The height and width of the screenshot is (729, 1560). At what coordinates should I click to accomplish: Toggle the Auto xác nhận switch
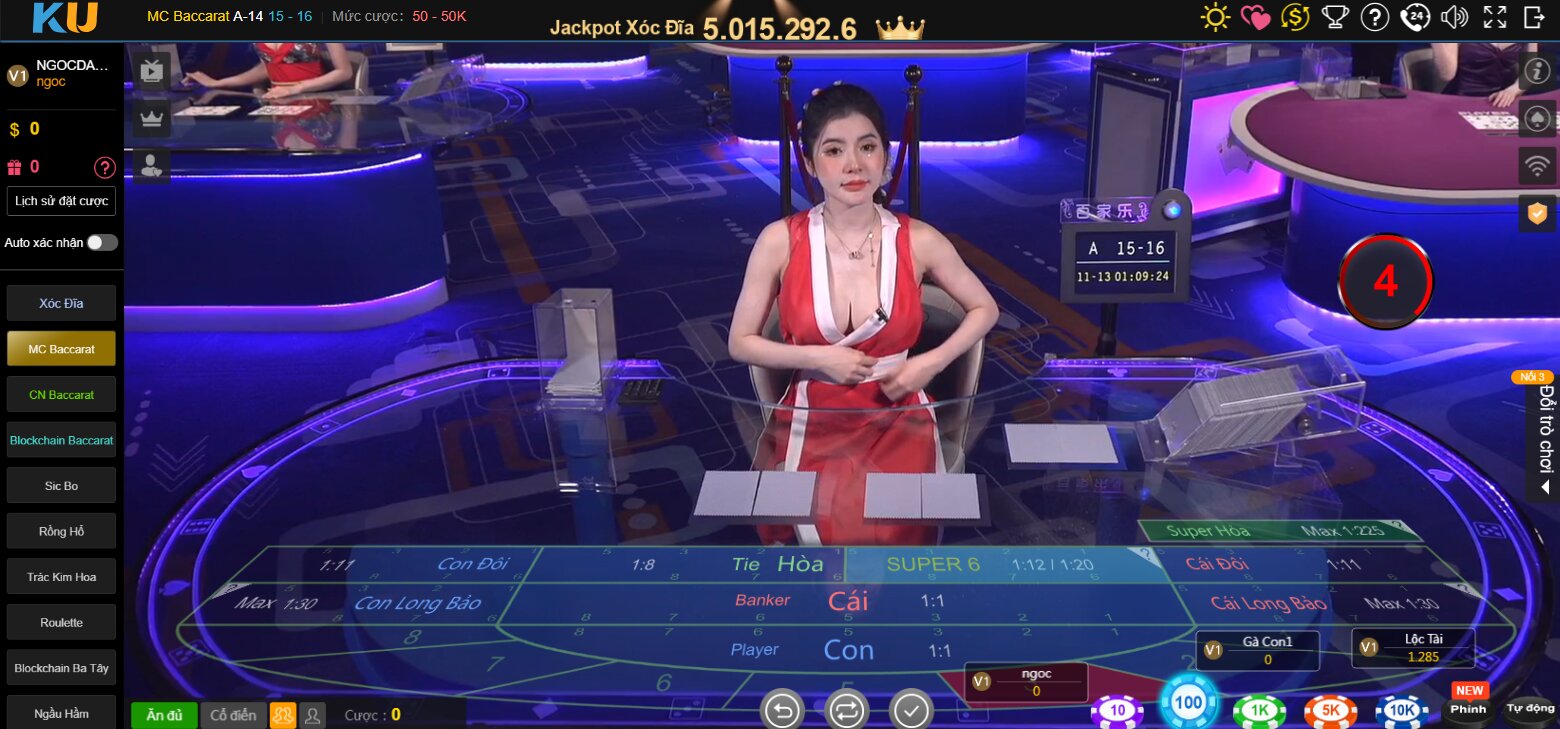[x=101, y=243]
